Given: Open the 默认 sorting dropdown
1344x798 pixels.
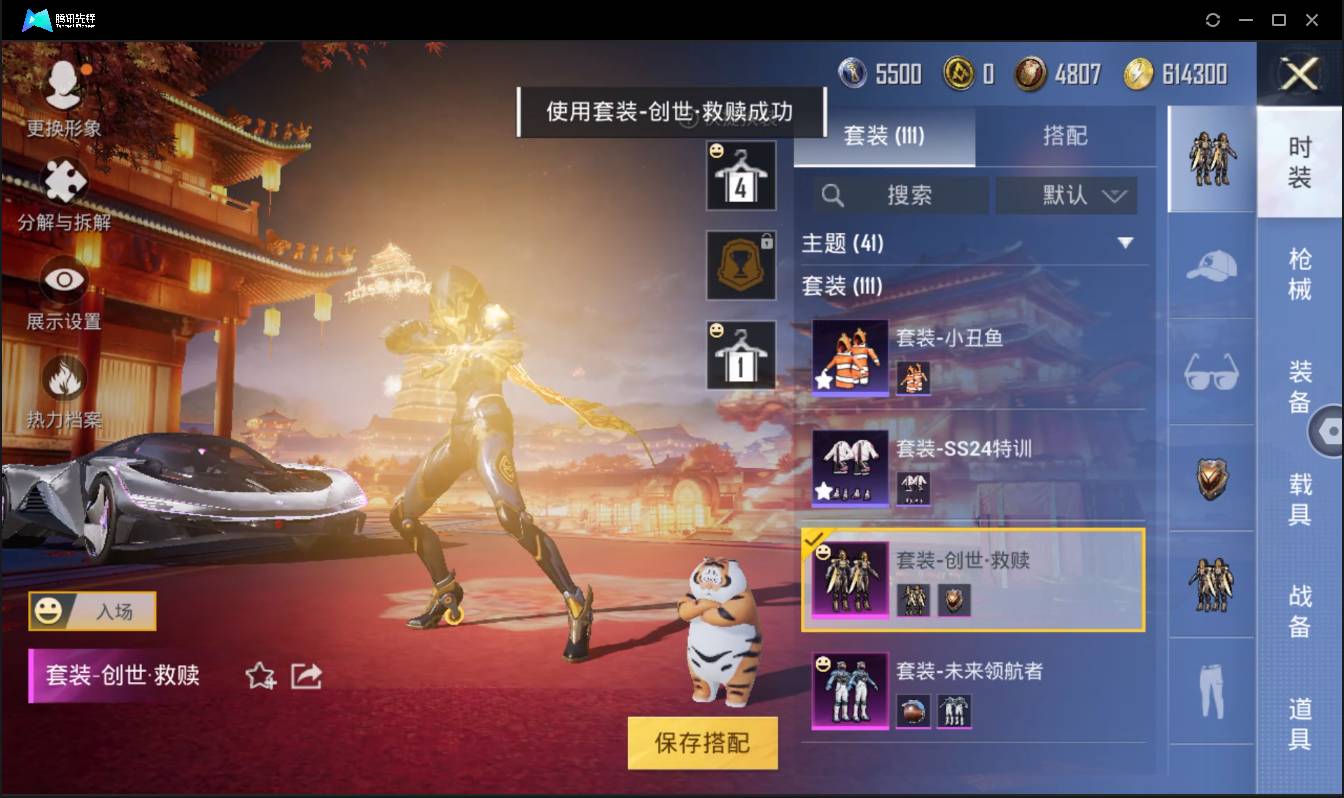Looking at the screenshot, I should pyautogui.click(x=1066, y=196).
